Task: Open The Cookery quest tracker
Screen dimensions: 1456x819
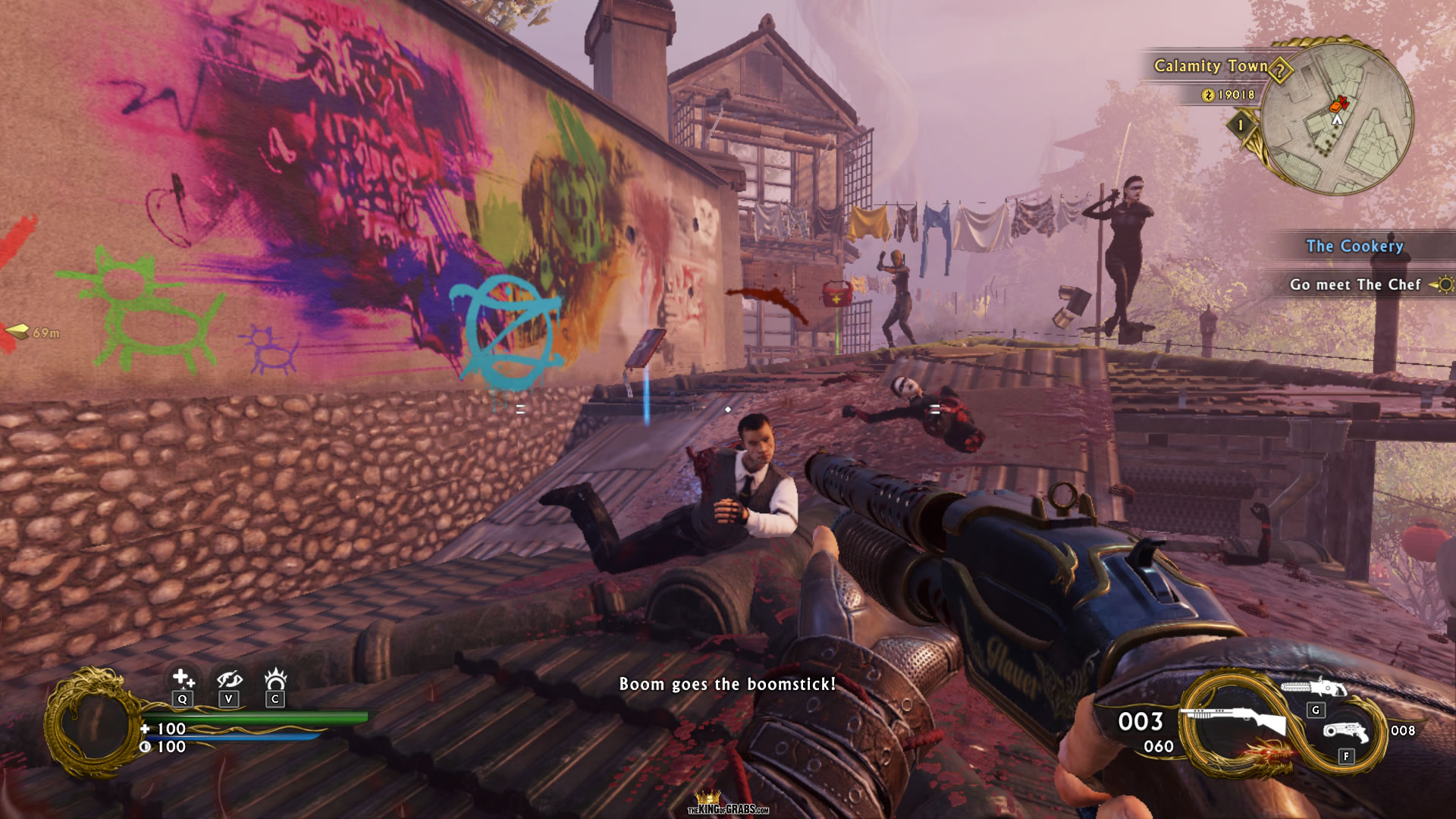Action: pos(1354,246)
